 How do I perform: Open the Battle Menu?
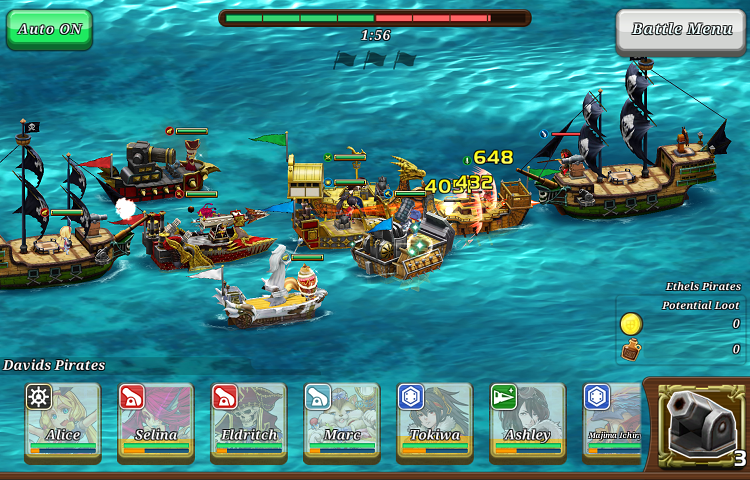pyautogui.click(x=681, y=29)
